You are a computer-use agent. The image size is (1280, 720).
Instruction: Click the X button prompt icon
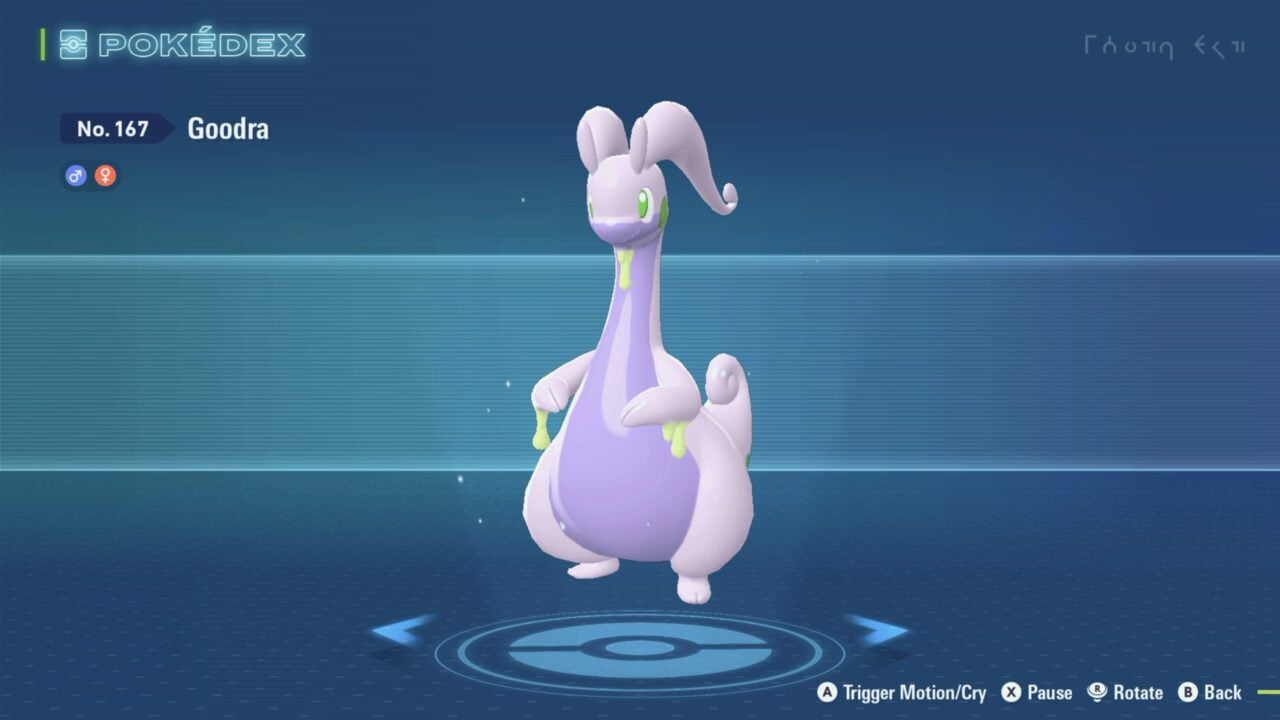(x=1009, y=692)
